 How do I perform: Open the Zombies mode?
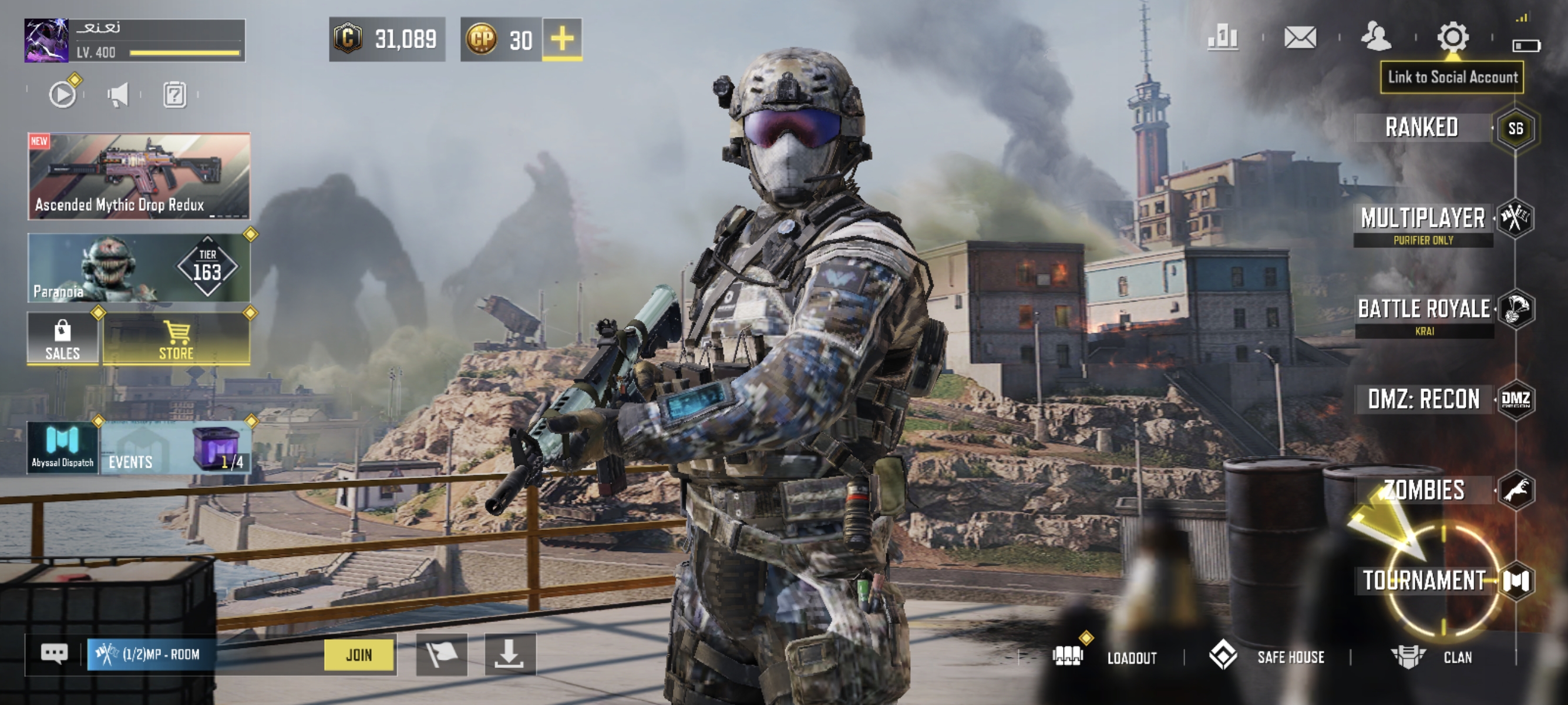pyautogui.click(x=1424, y=490)
